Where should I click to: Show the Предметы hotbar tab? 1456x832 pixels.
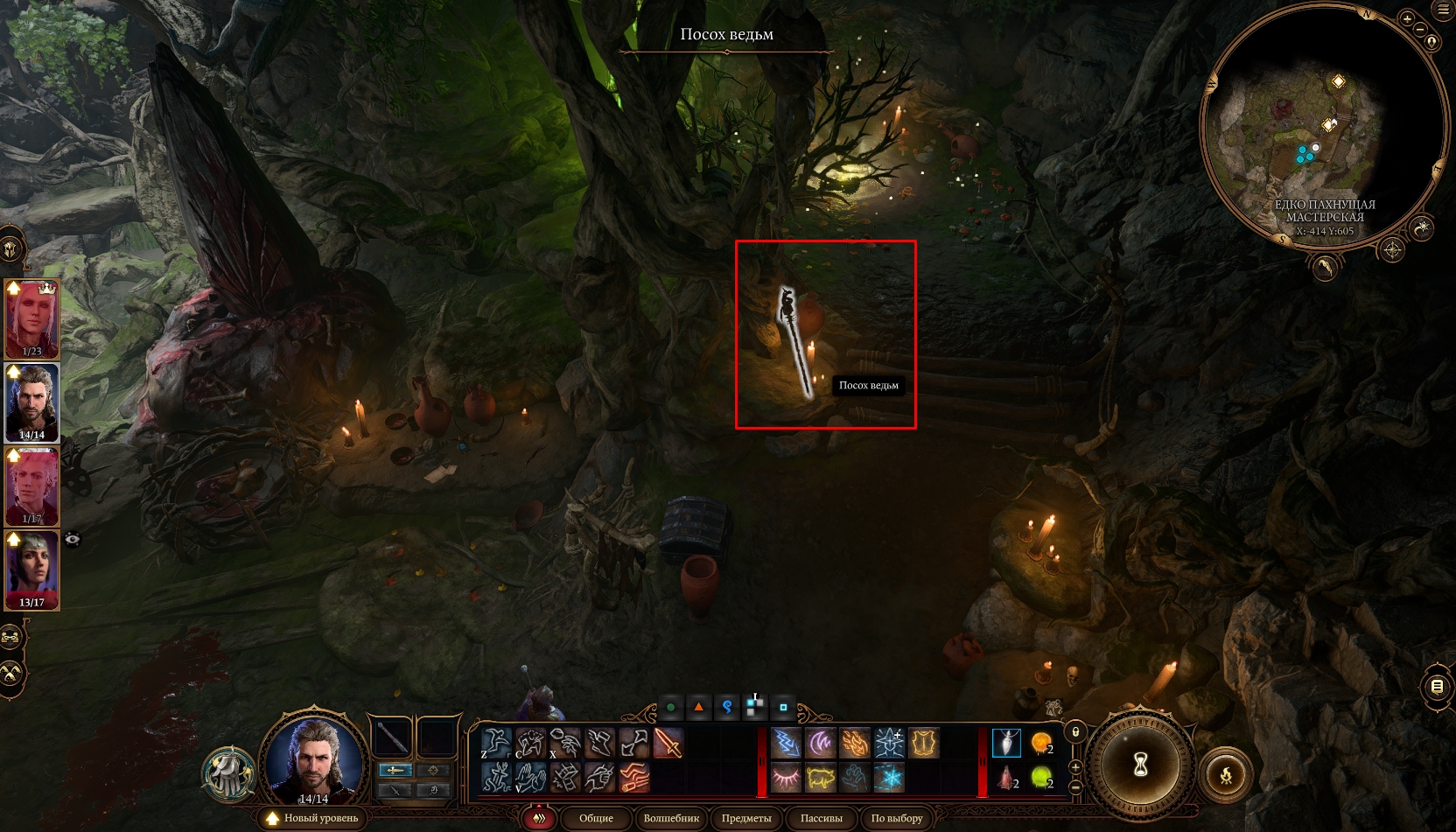pyautogui.click(x=746, y=818)
